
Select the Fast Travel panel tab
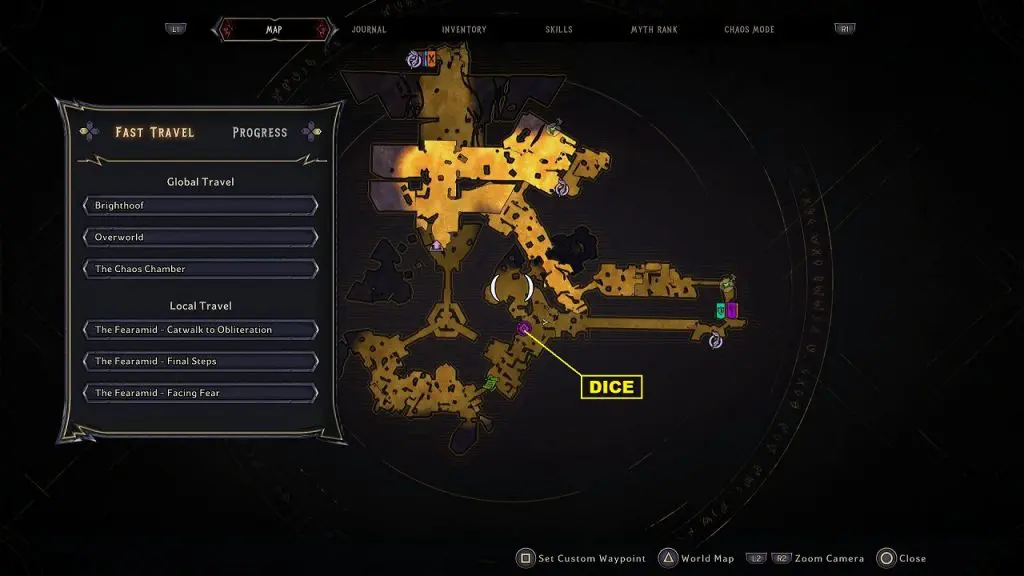pyautogui.click(x=155, y=132)
